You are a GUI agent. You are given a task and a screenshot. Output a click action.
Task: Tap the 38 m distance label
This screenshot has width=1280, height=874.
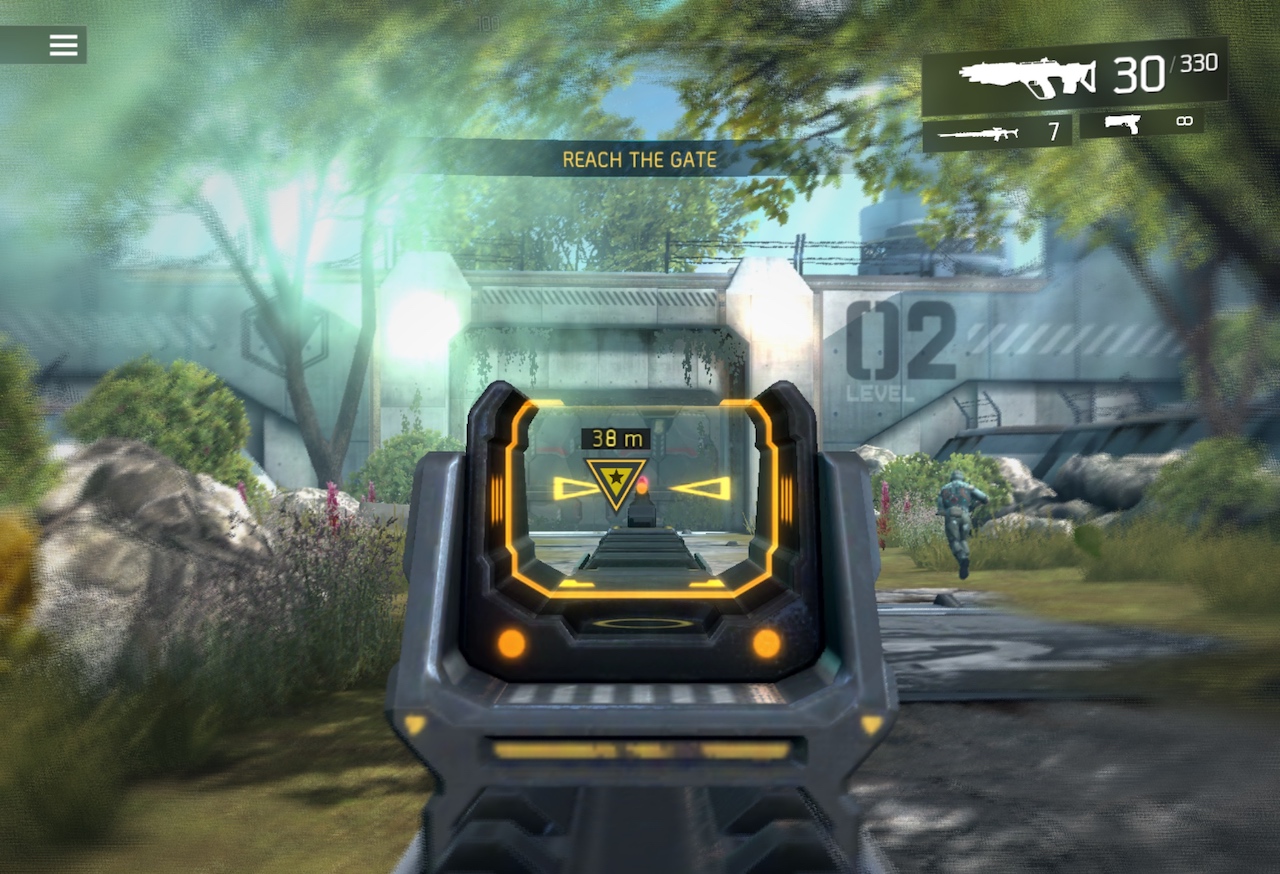614,437
